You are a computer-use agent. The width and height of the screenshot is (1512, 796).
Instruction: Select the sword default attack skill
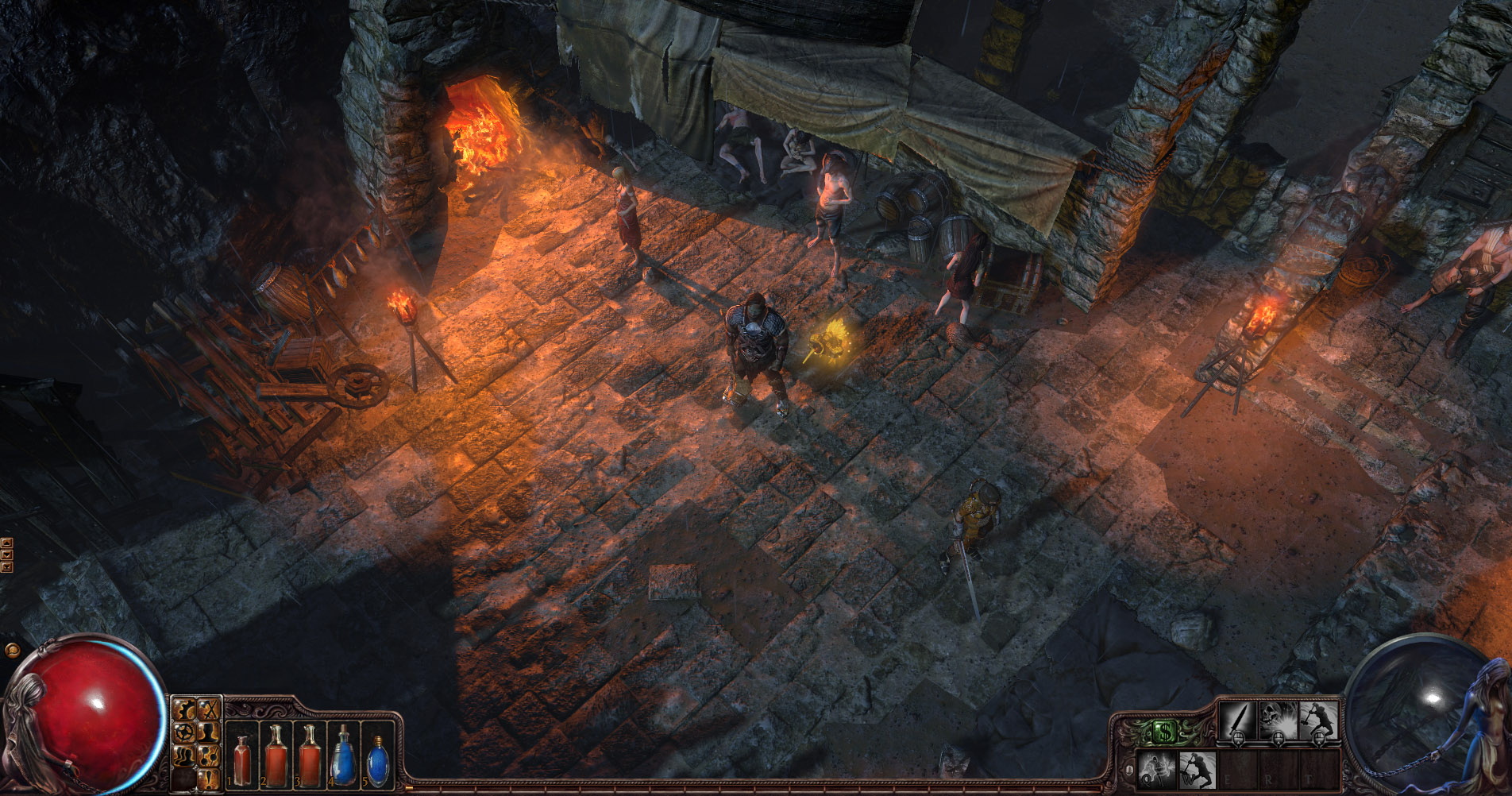point(1237,720)
